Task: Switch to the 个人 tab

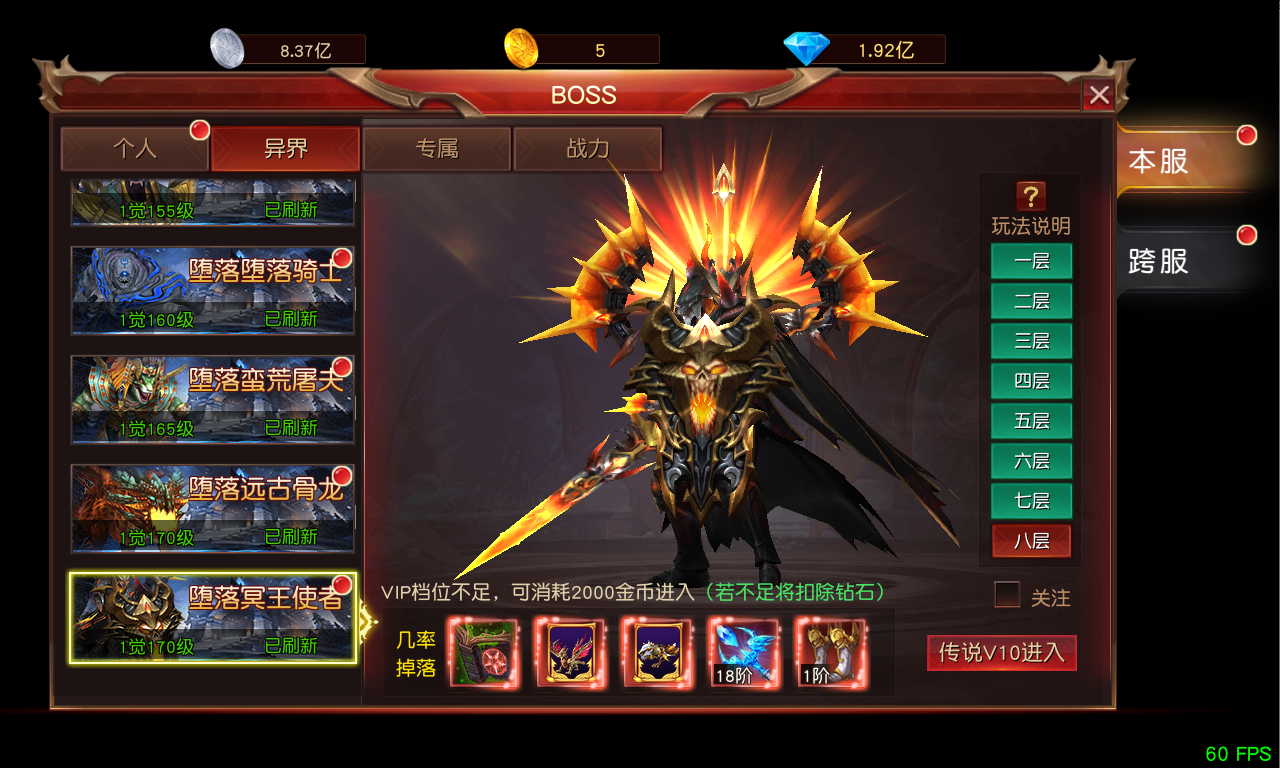Action: (136, 148)
